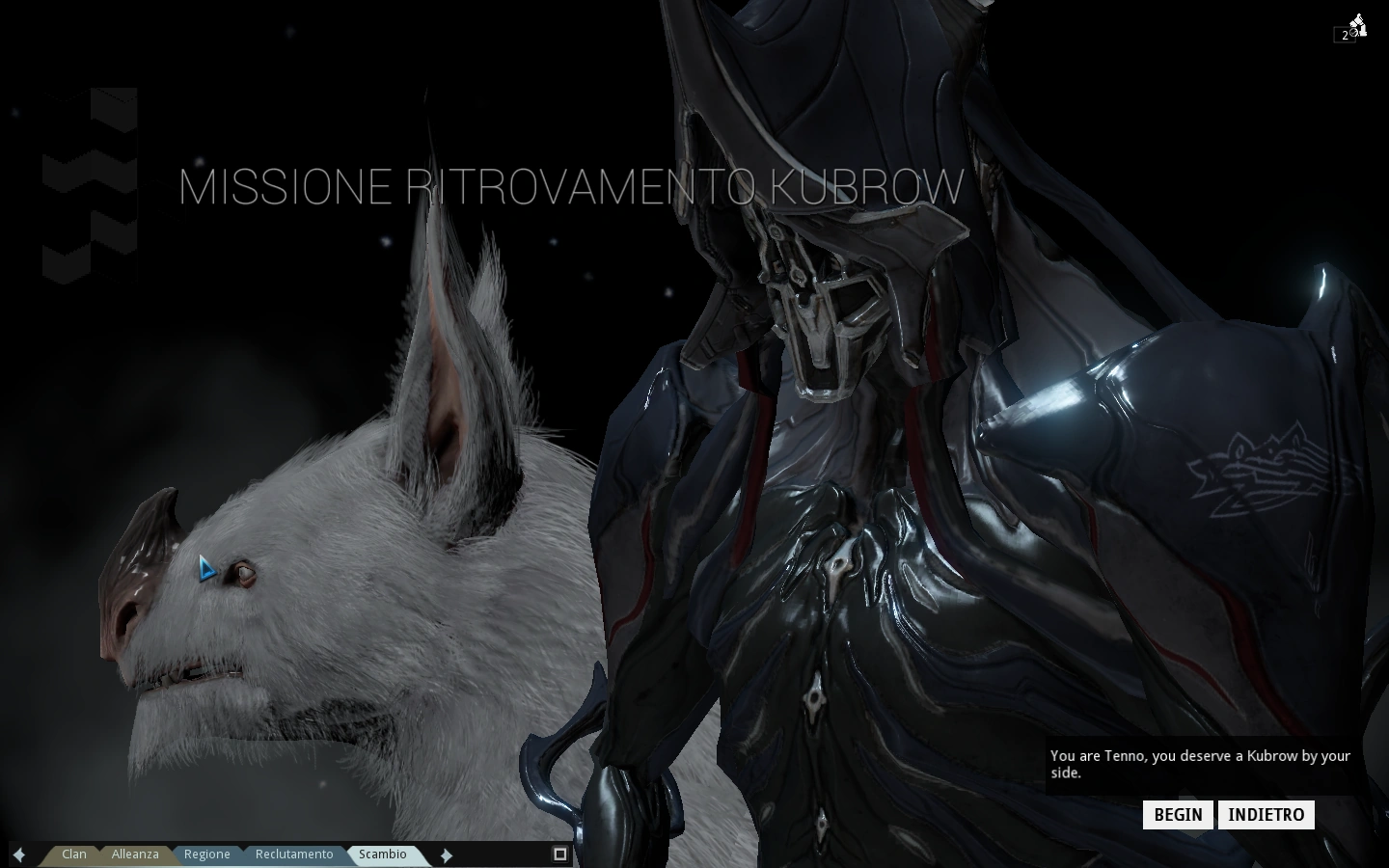The image size is (1389, 868).
Task: Open the alerts indicator showing number 2
Action: coord(1345,34)
